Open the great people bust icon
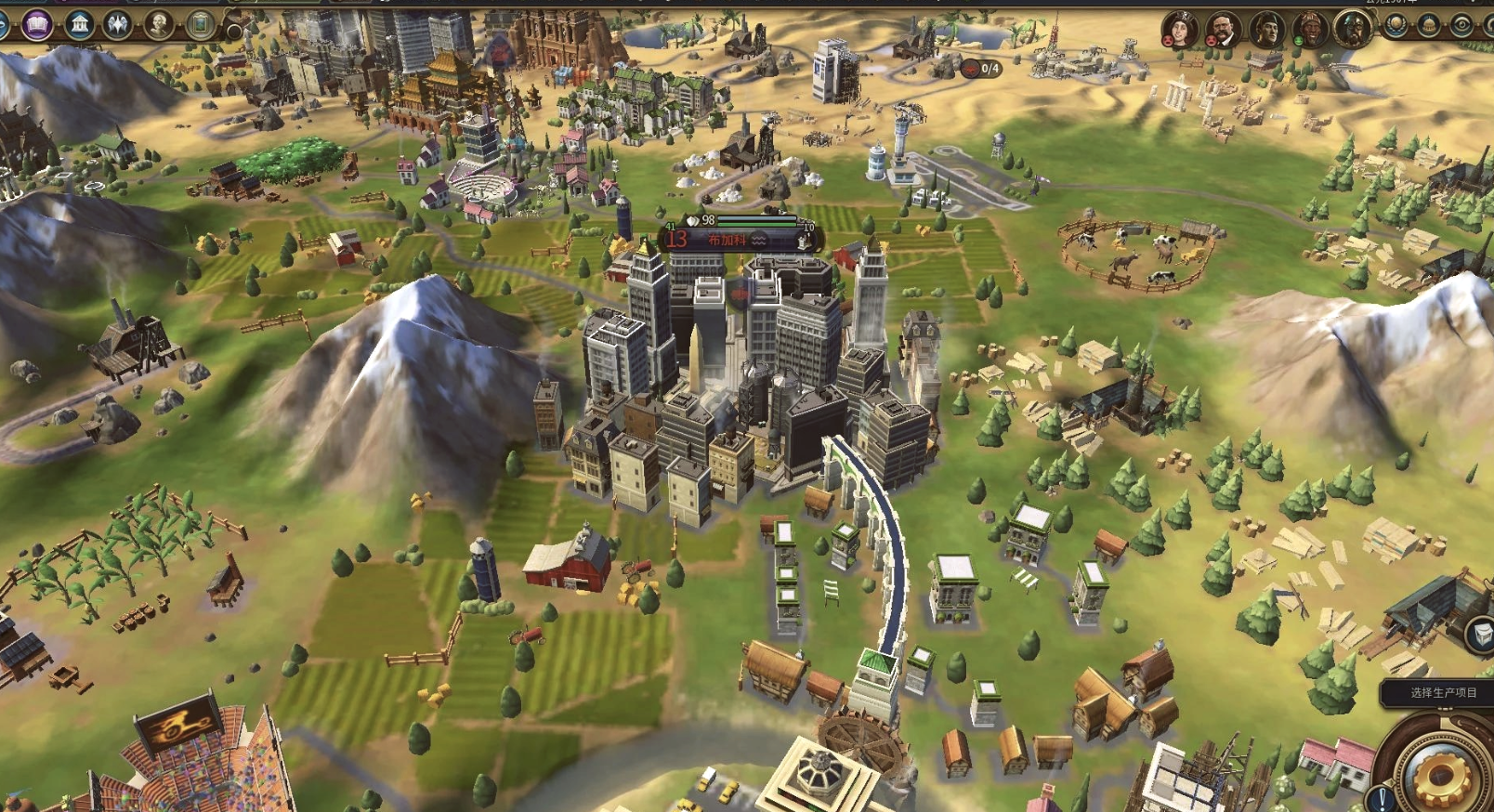The width and height of the screenshot is (1494, 812). (159, 24)
